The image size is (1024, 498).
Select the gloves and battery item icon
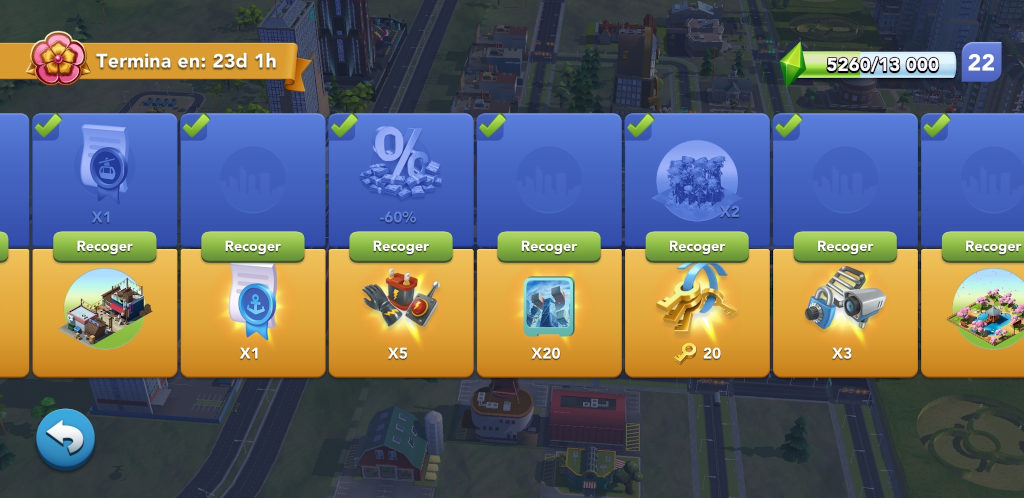point(400,300)
